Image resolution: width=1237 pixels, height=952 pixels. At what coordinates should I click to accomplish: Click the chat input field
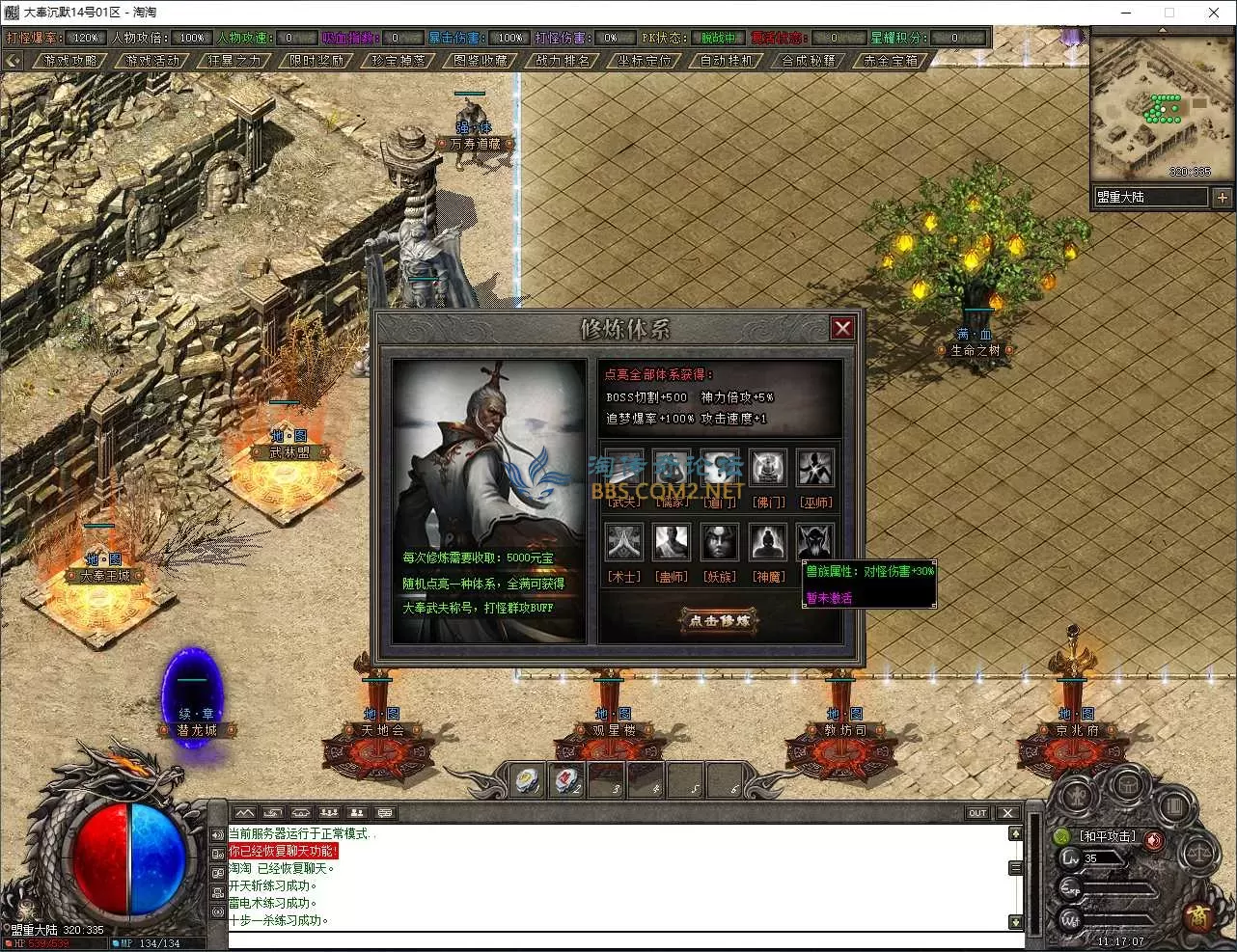point(618,939)
